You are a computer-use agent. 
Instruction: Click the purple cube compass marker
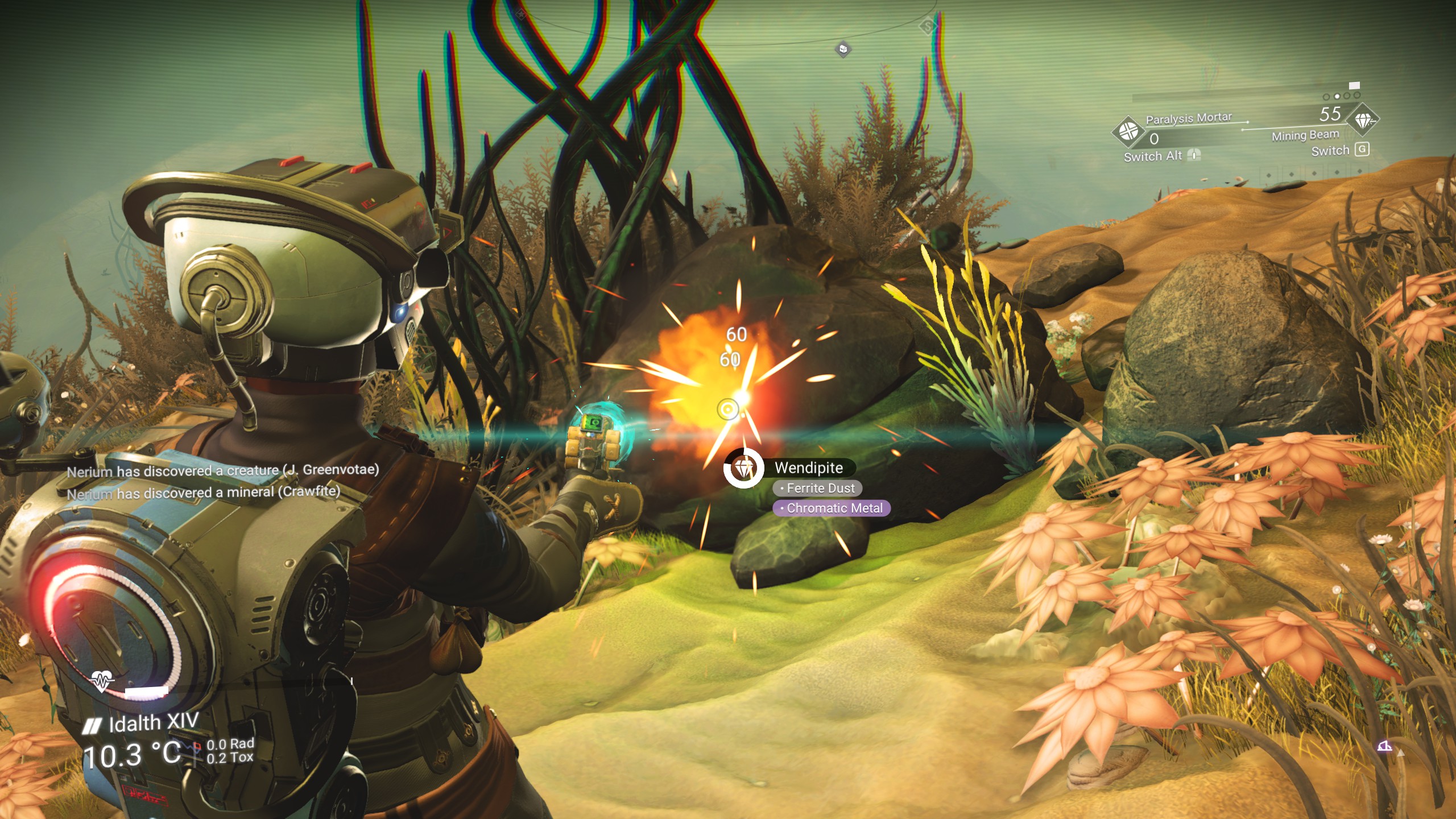coord(843,49)
